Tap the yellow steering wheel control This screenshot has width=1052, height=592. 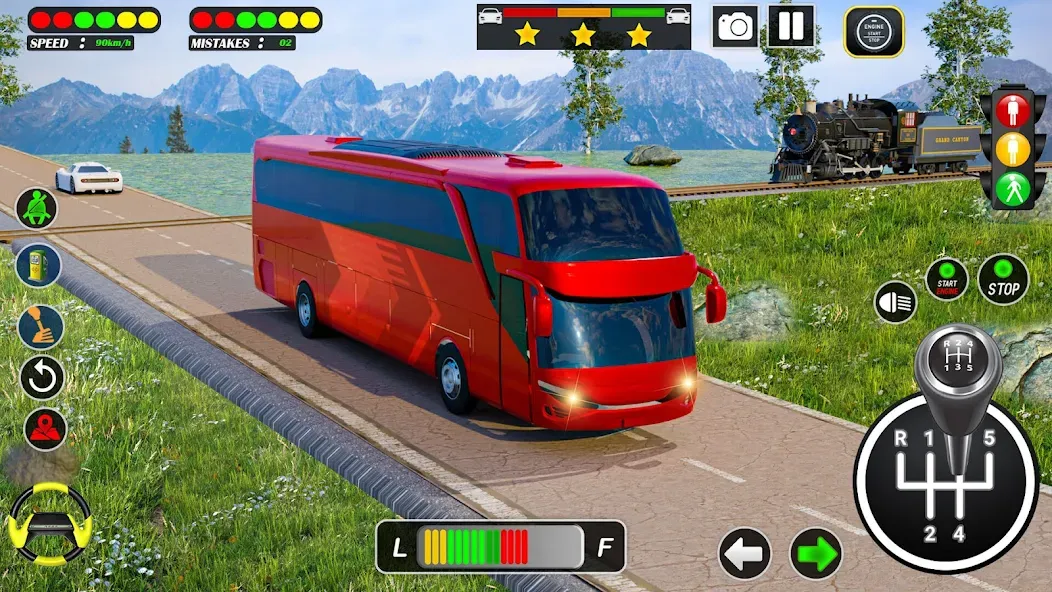49,522
